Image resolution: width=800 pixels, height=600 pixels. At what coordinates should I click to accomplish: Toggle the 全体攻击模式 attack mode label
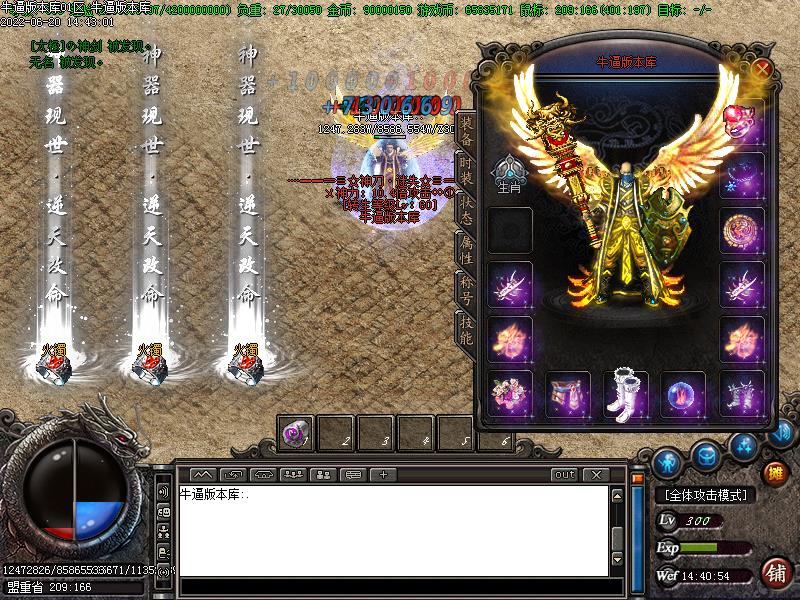[x=706, y=495]
